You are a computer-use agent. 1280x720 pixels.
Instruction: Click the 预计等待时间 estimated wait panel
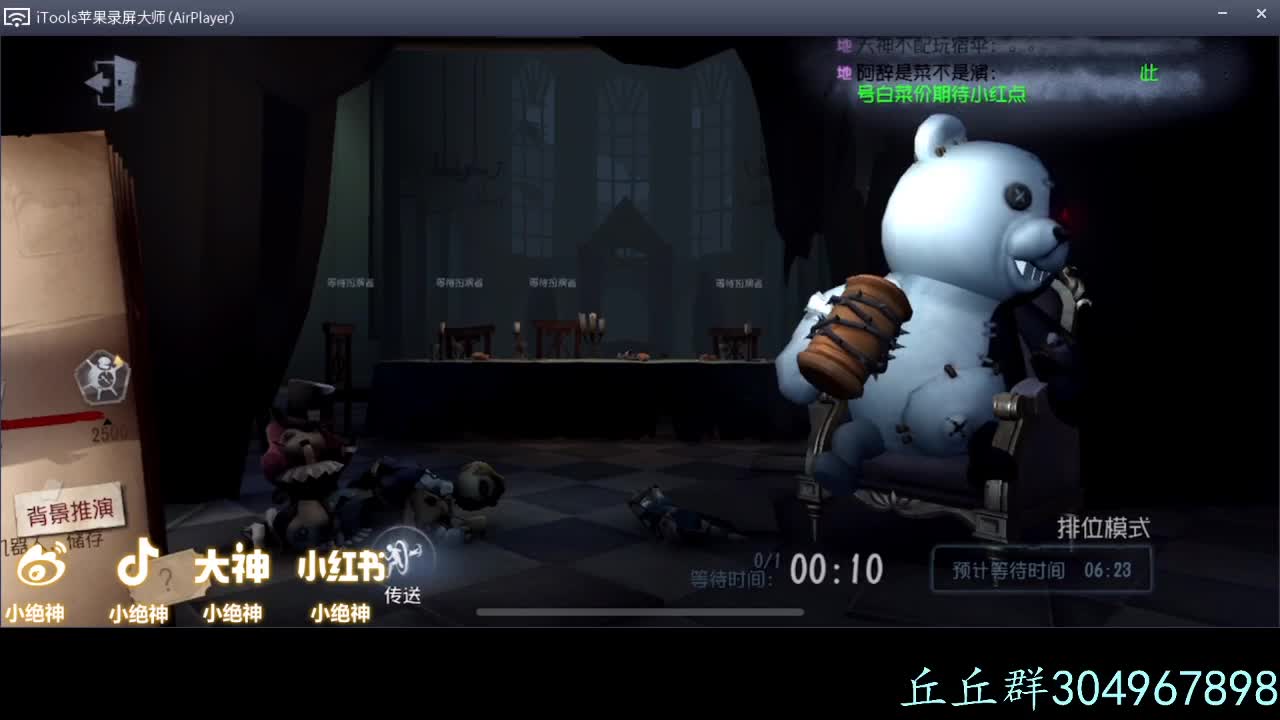tap(1041, 570)
